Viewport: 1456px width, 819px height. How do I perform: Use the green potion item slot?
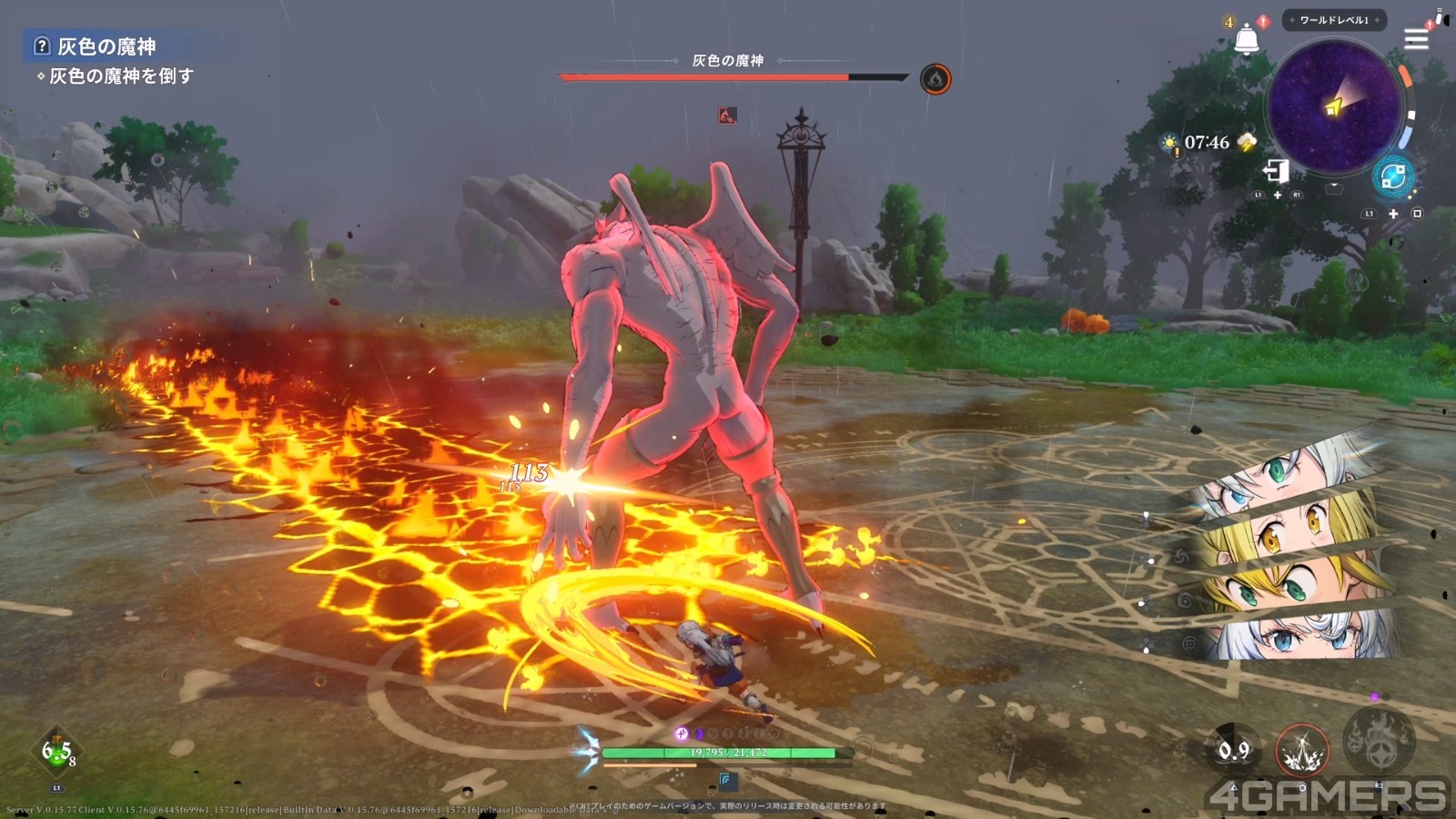tap(56, 753)
